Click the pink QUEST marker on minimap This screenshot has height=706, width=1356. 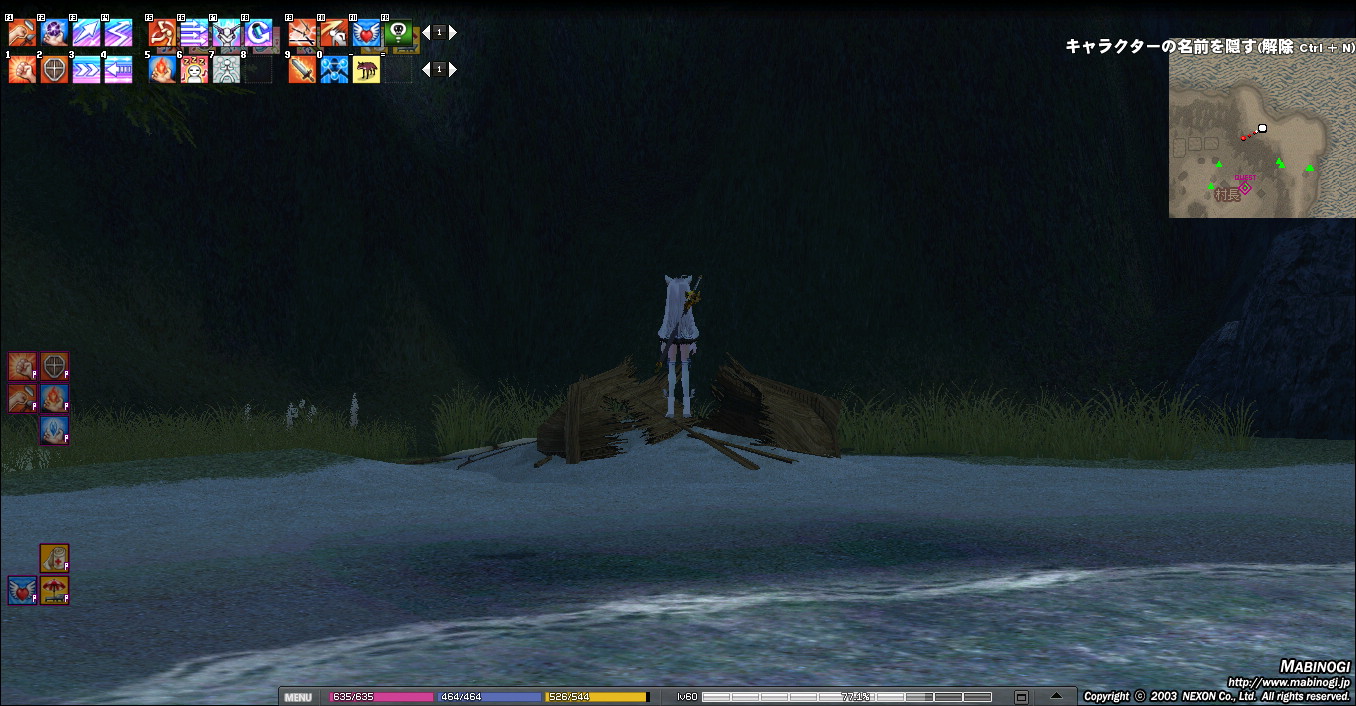[1245, 187]
